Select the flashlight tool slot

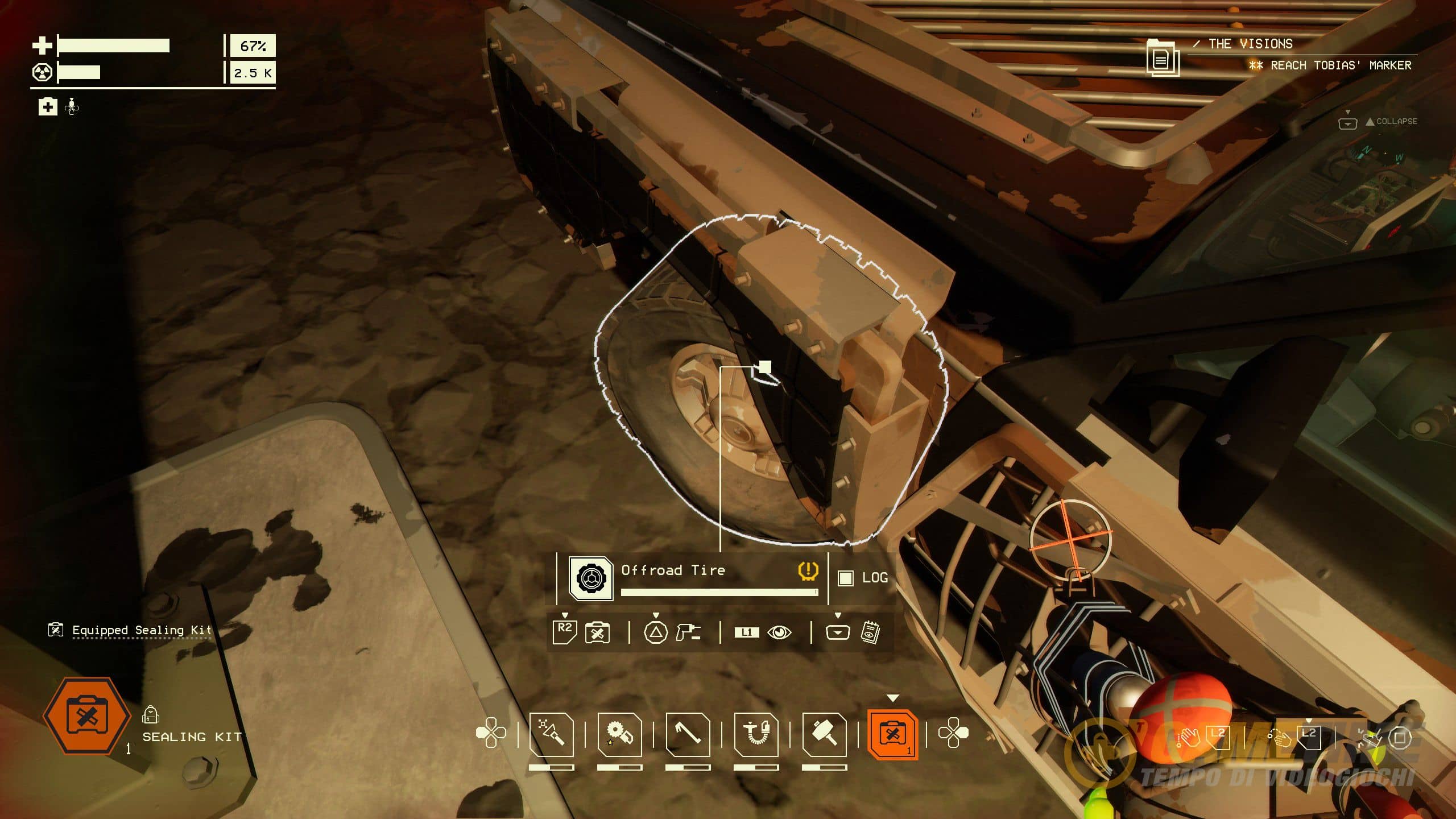pos(551,735)
